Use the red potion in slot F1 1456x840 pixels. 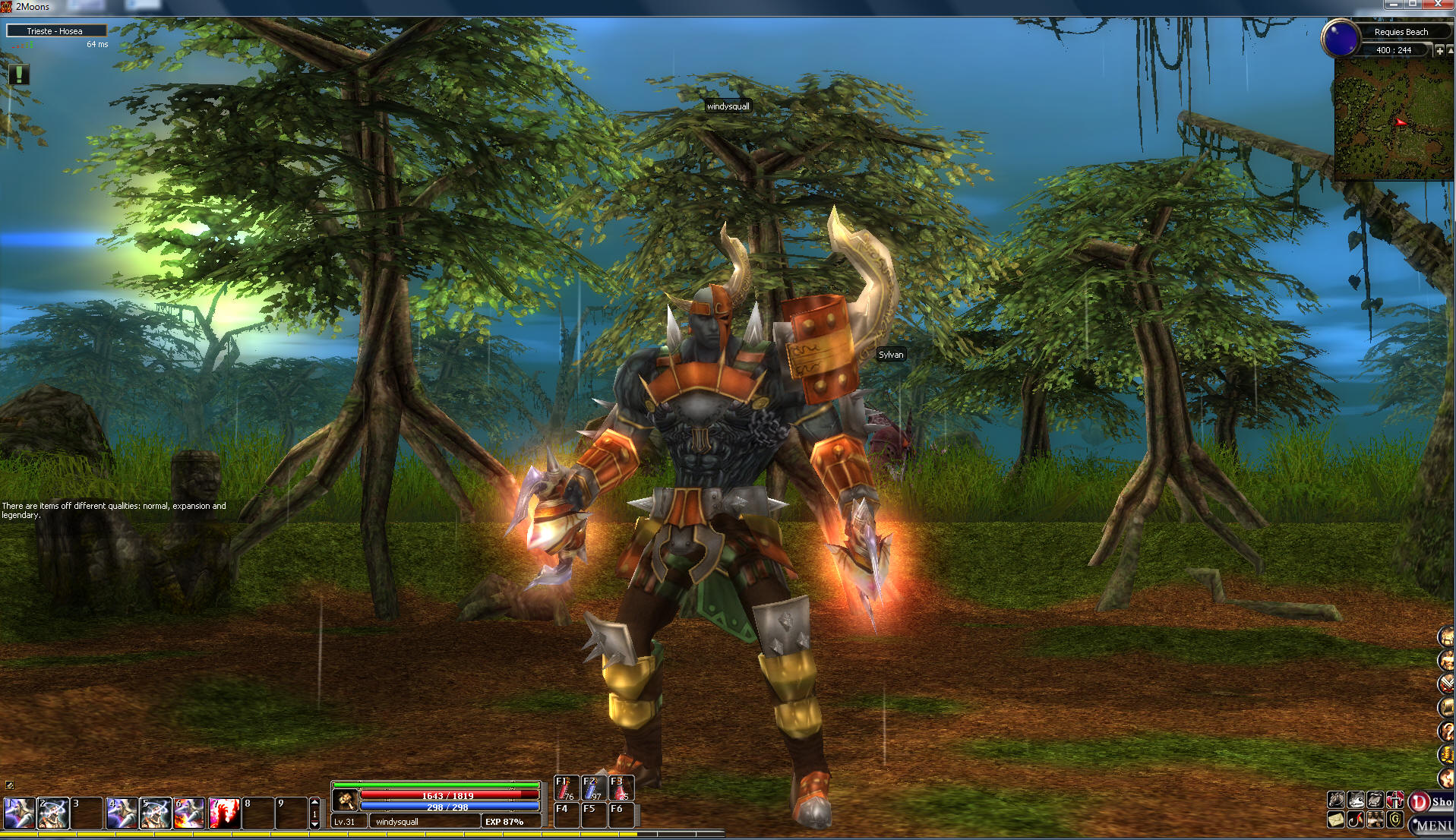click(566, 788)
